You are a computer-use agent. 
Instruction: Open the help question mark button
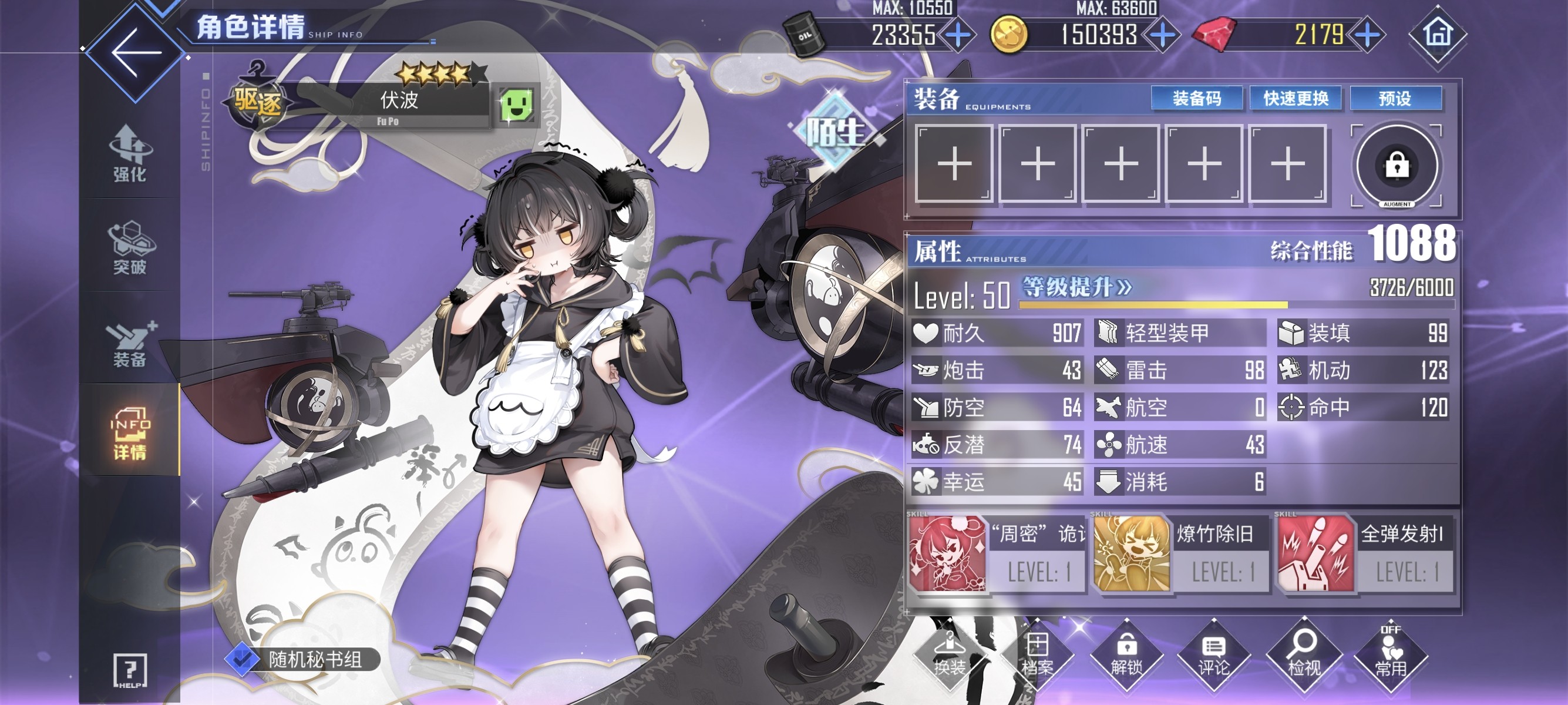point(130,671)
